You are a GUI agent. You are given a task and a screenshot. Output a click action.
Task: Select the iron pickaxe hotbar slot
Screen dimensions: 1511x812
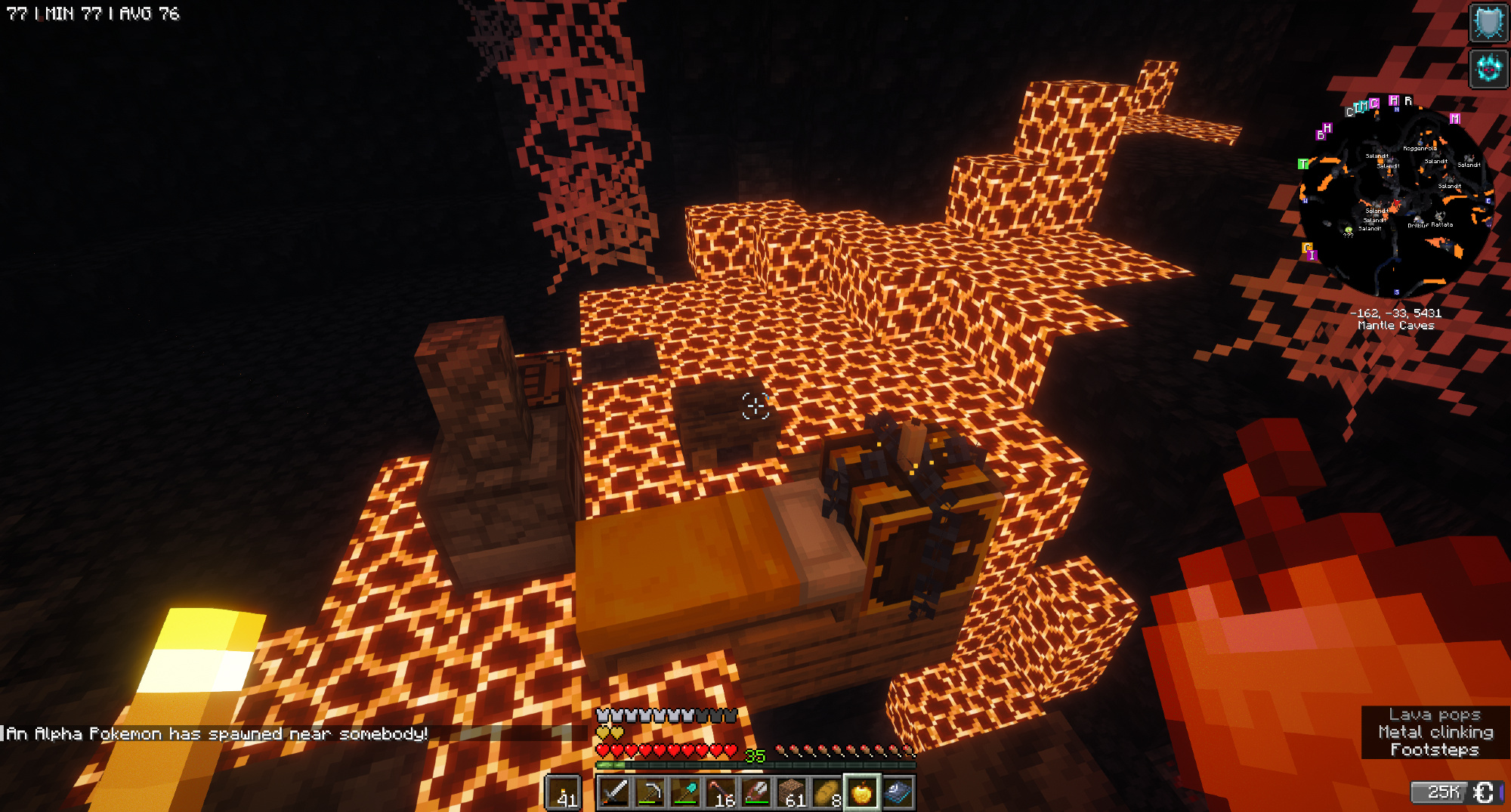tap(650, 792)
